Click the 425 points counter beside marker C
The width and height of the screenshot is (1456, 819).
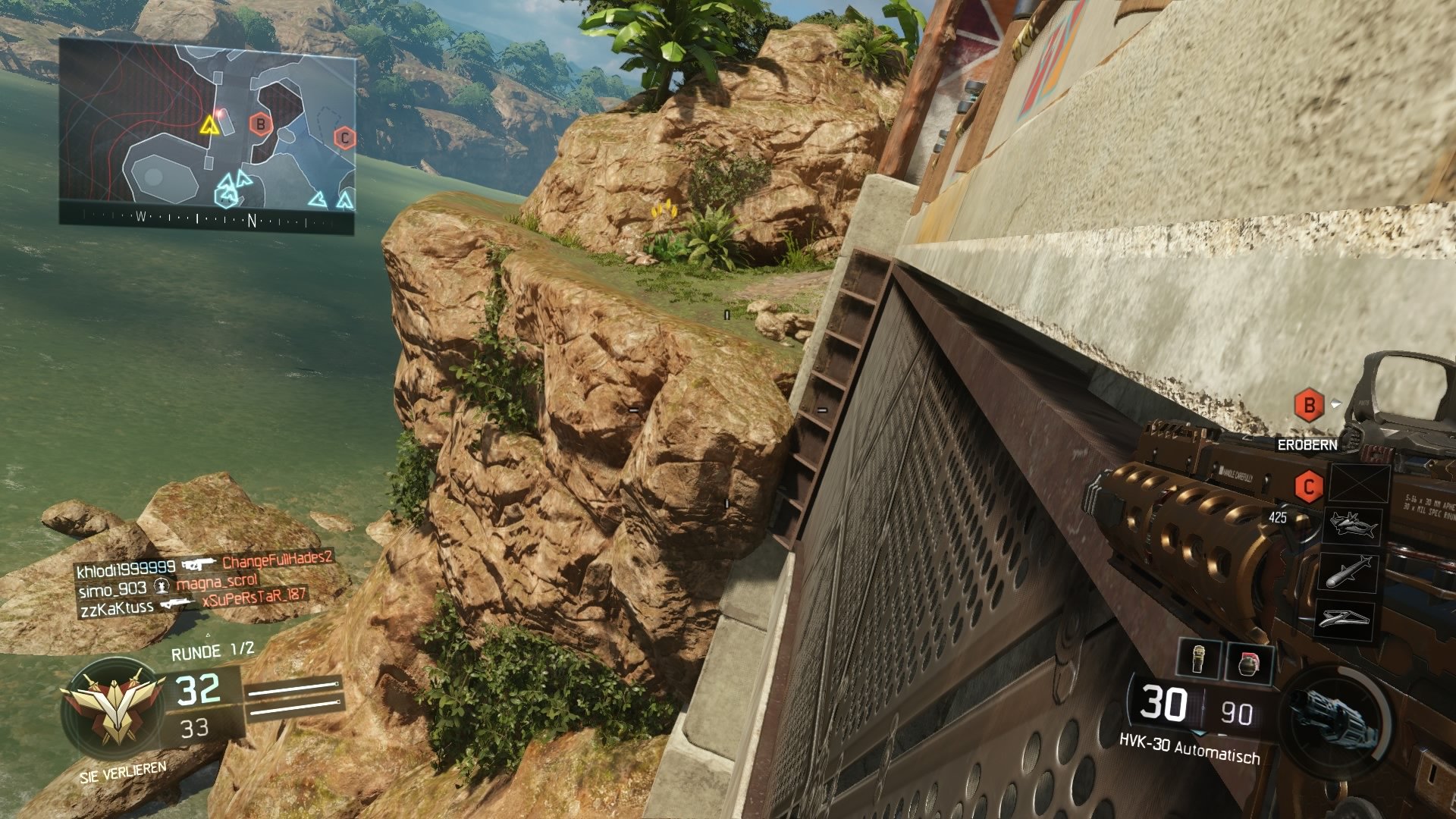pyautogui.click(x=1279, y=517)
